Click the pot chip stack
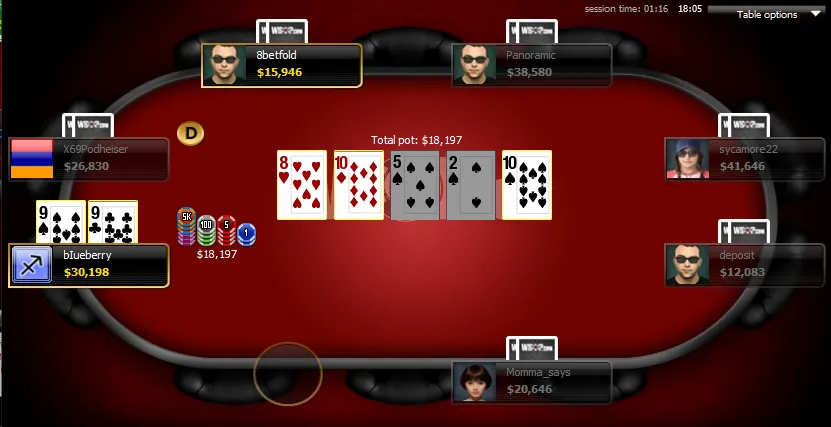Viewport: 831px width, 427px height. coord(215,230)
